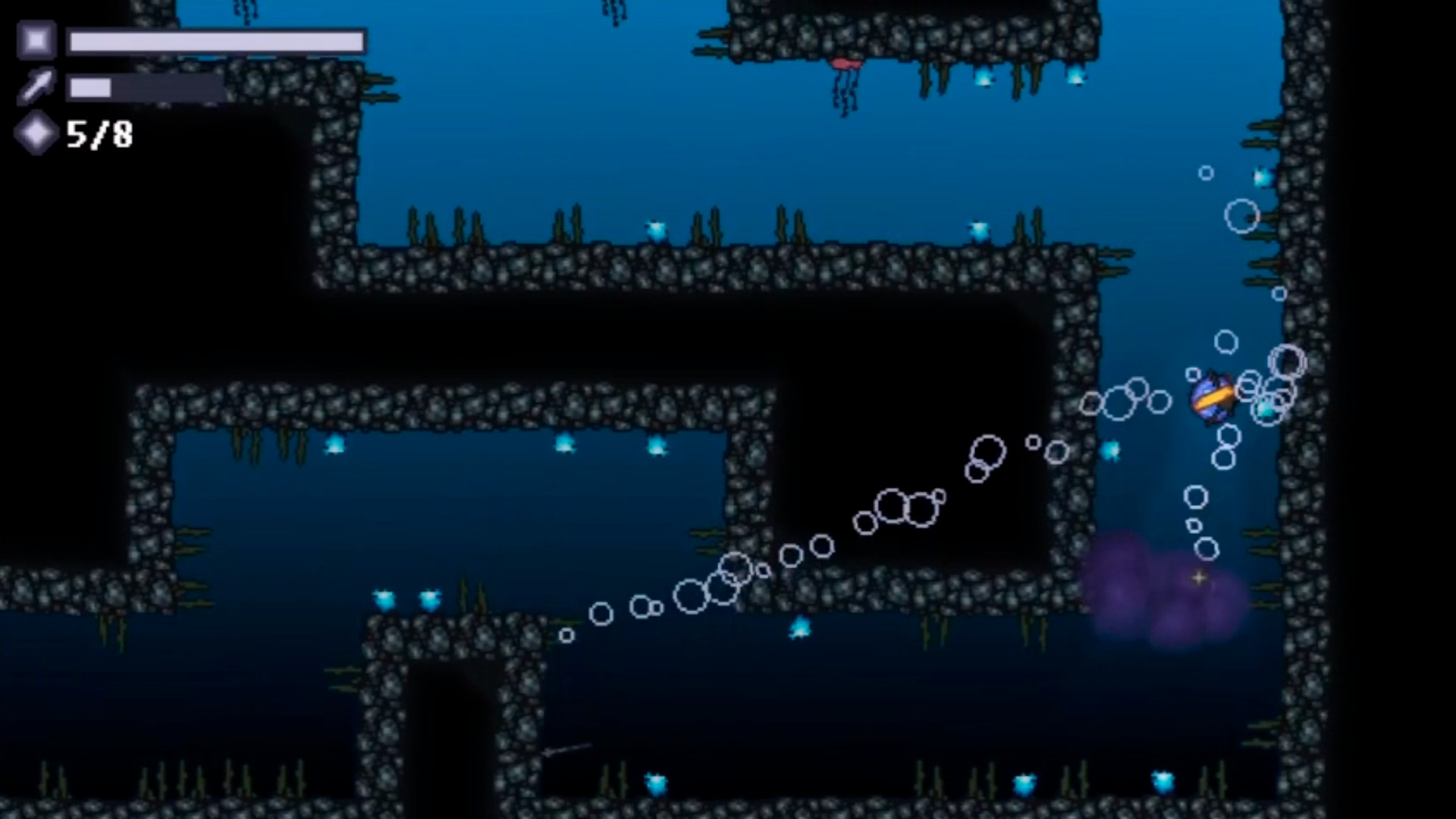Image resolution: width=1456 pixels, height=819 pixels.
Task: Click the 5/8 gem counter text
Action: 99,135
